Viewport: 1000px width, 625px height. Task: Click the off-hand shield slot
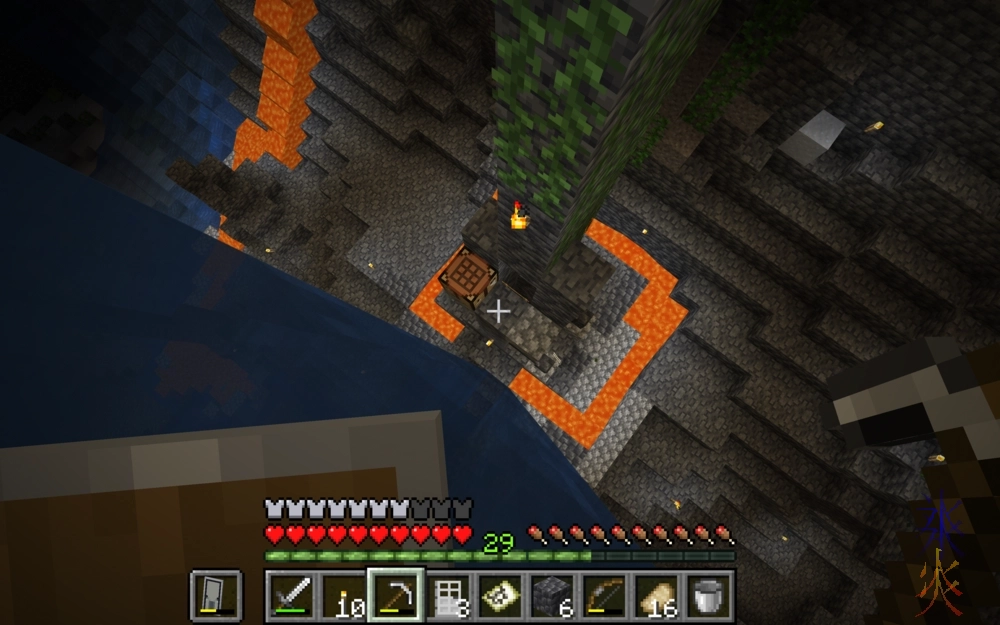(216, 596)
